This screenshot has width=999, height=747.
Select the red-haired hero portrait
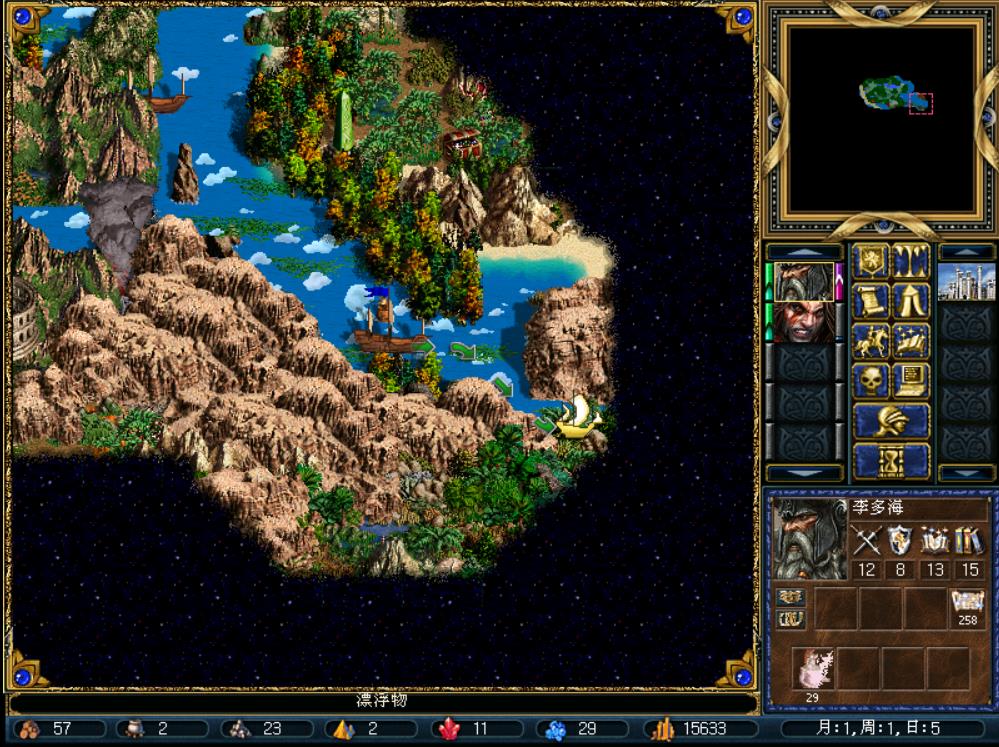pos(804,323)
